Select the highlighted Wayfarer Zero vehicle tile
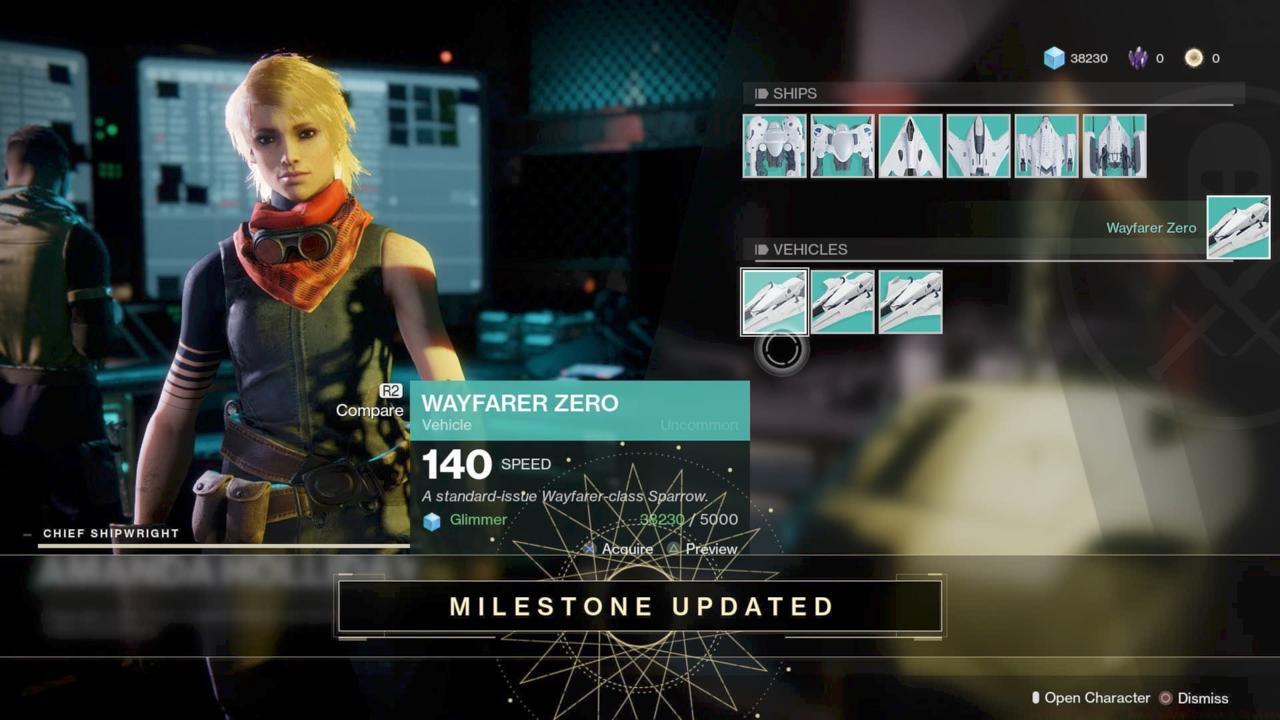Screen dimensions: 1280x720 coord(774,302)
